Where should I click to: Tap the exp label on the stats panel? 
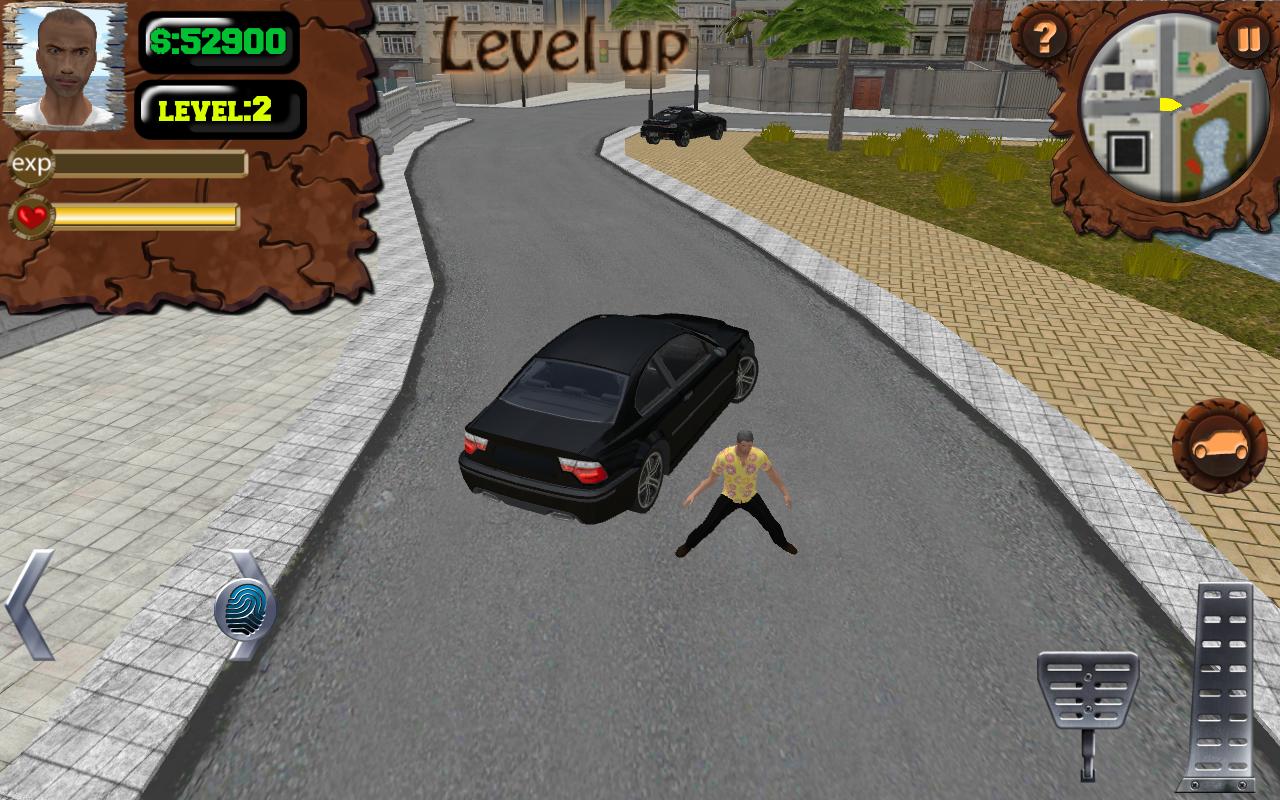(30, 162)
